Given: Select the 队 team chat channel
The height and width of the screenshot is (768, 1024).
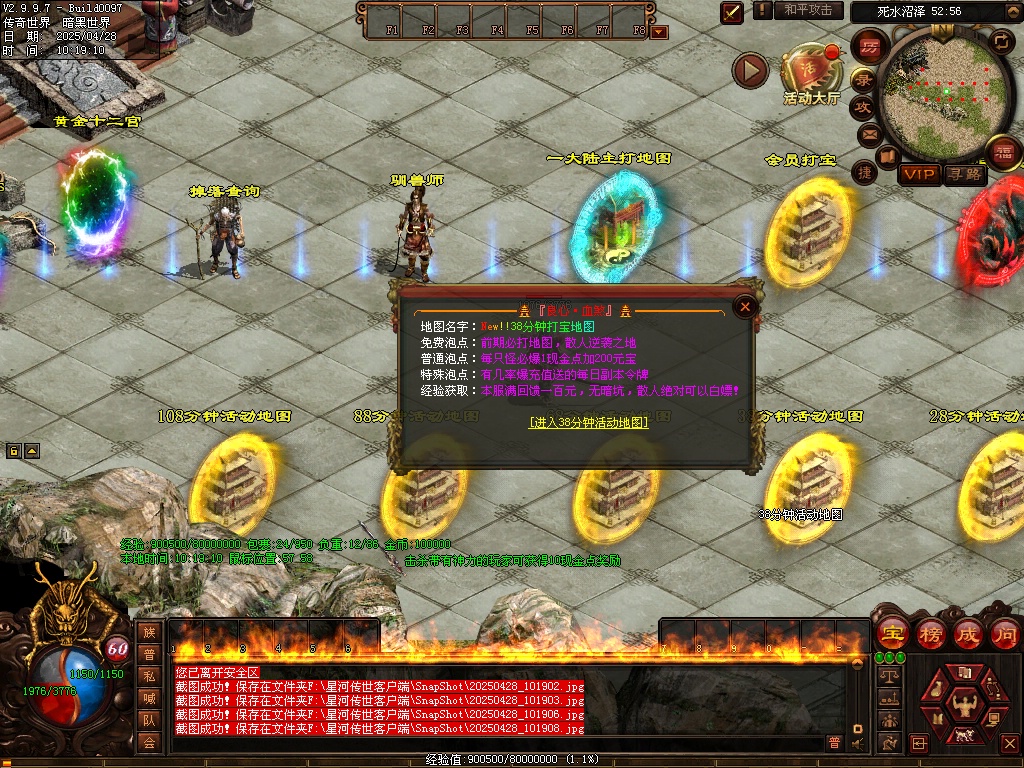Looking at the screenshot, I should point(149,720).
